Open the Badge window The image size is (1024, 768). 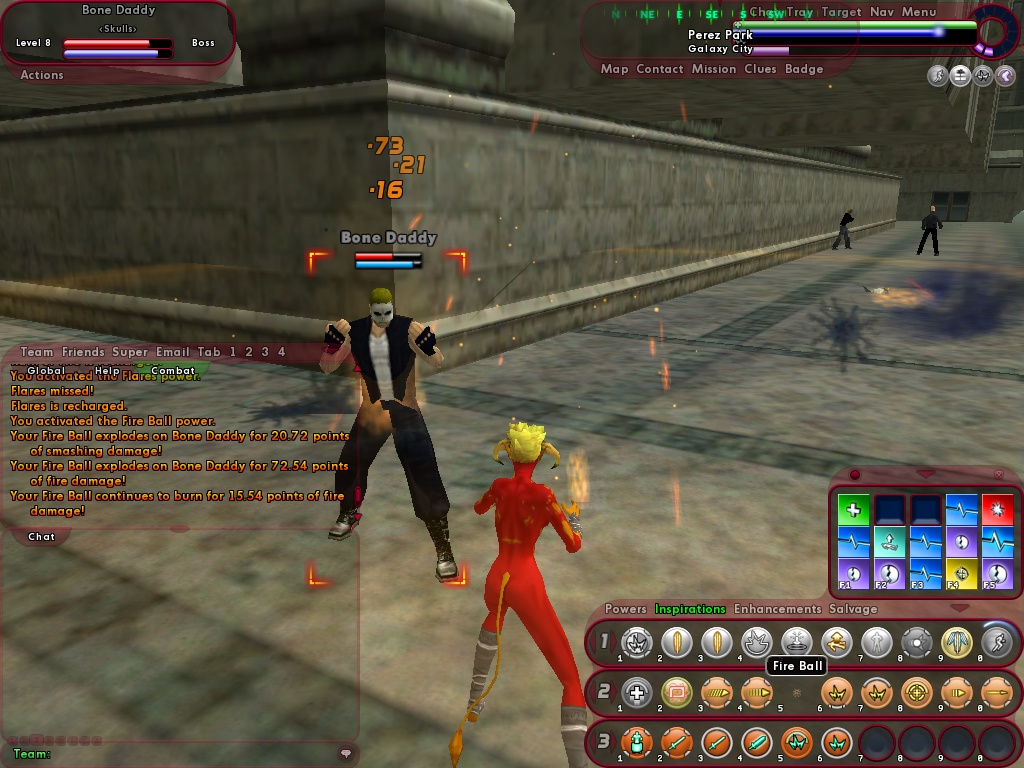pyautogui.click(x=804, y=69)
